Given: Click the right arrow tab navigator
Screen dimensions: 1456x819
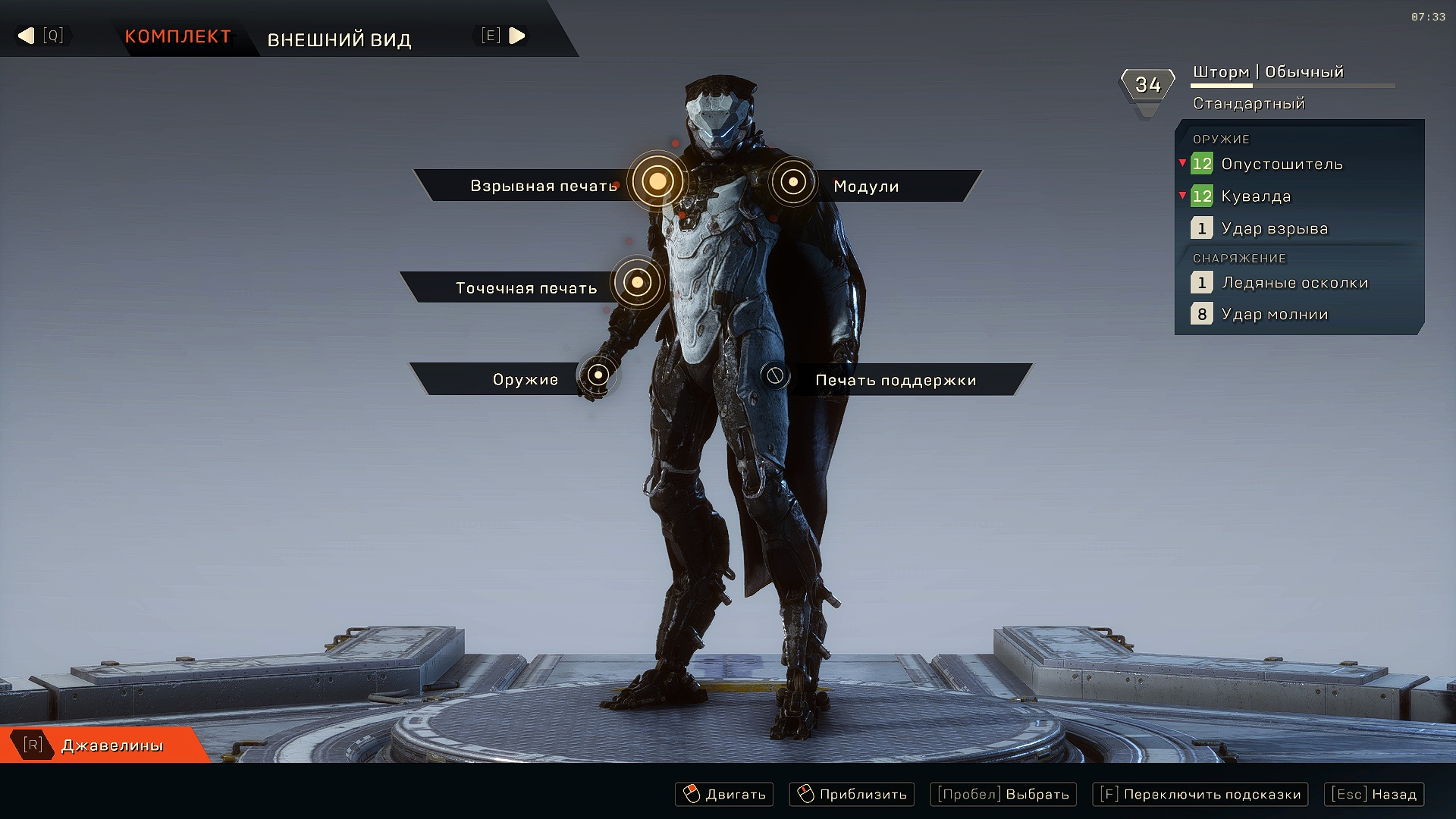Looking at the screenshot, I should tap(516, 36).
